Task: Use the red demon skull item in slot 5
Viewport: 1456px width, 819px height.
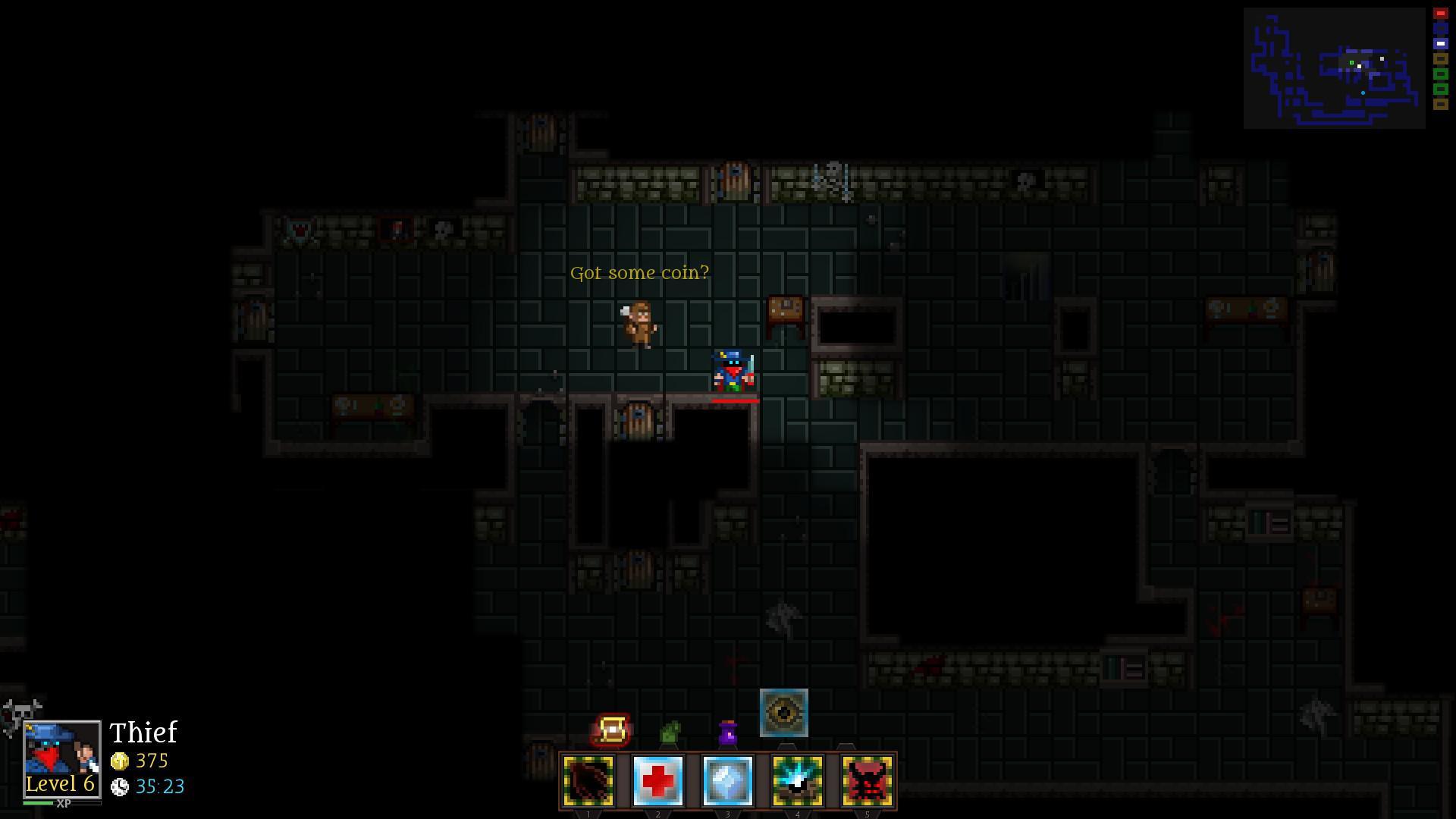Action: pos(867,780)
